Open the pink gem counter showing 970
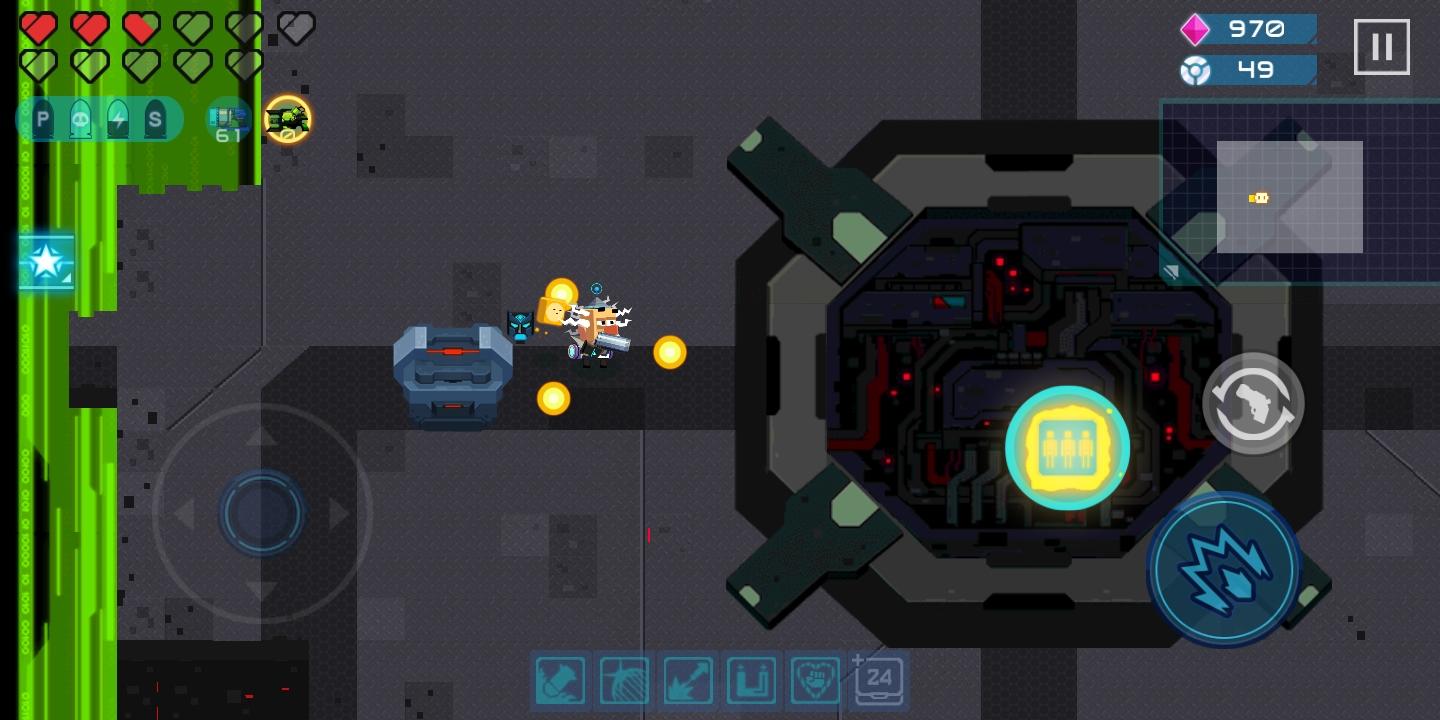This screenshot has width=1440, height=720. pos(1247,29)
